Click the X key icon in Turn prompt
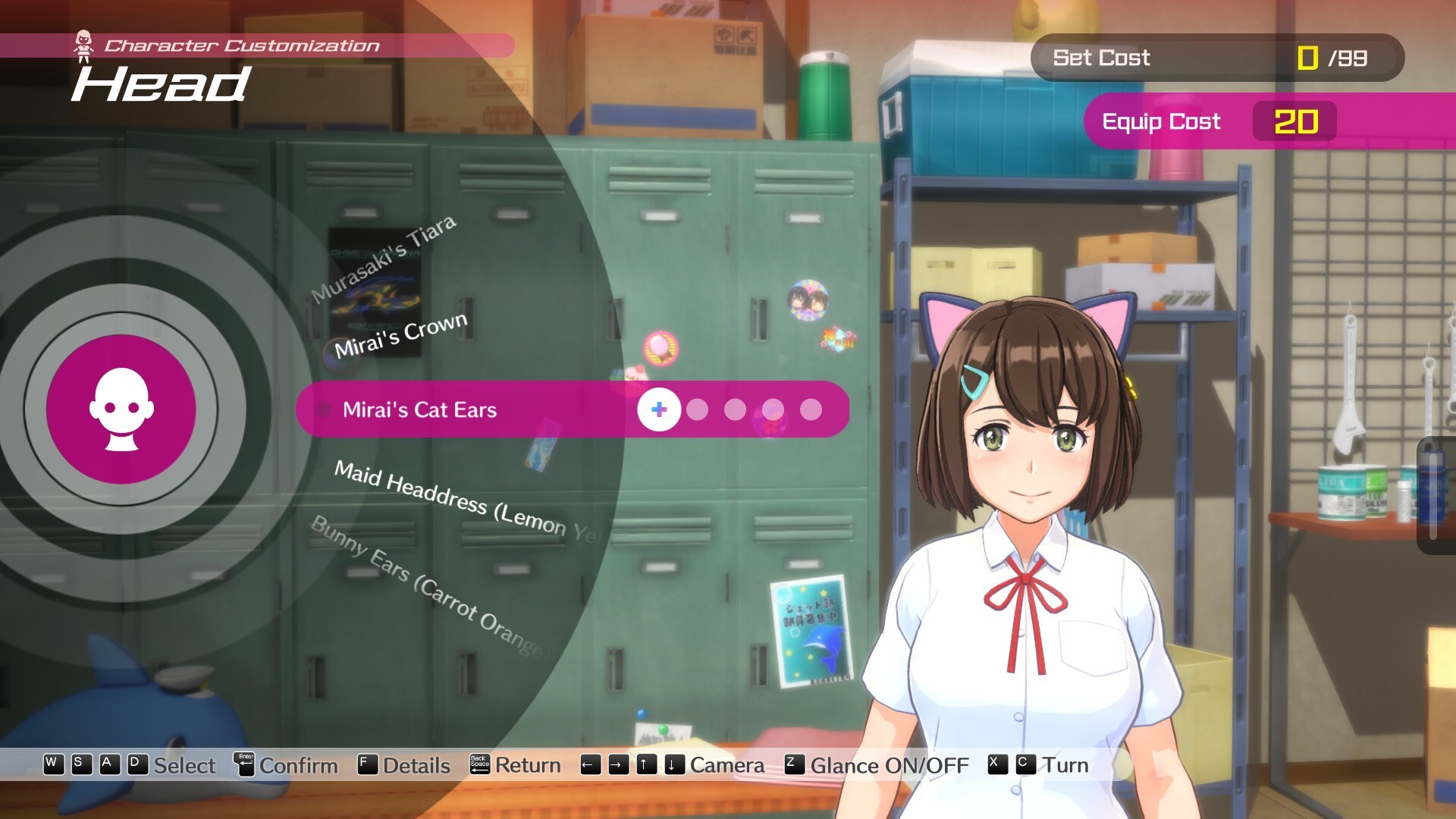1456x819 pixels. click(x=995, y=765)
